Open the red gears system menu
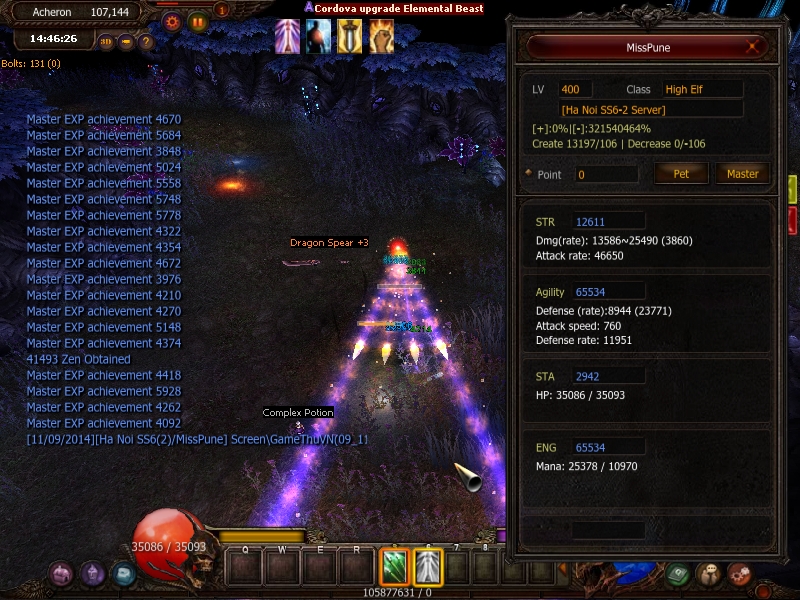The image size is (800, 600). point(739,574)
